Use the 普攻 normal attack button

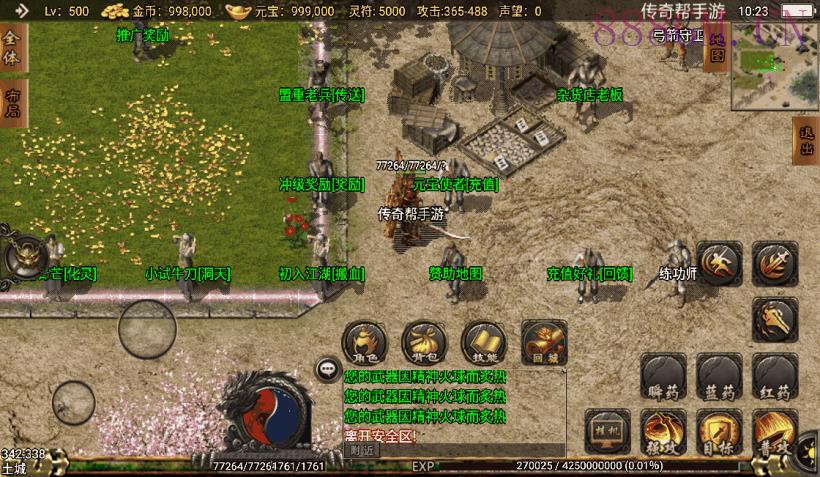(x=776, y=431)
